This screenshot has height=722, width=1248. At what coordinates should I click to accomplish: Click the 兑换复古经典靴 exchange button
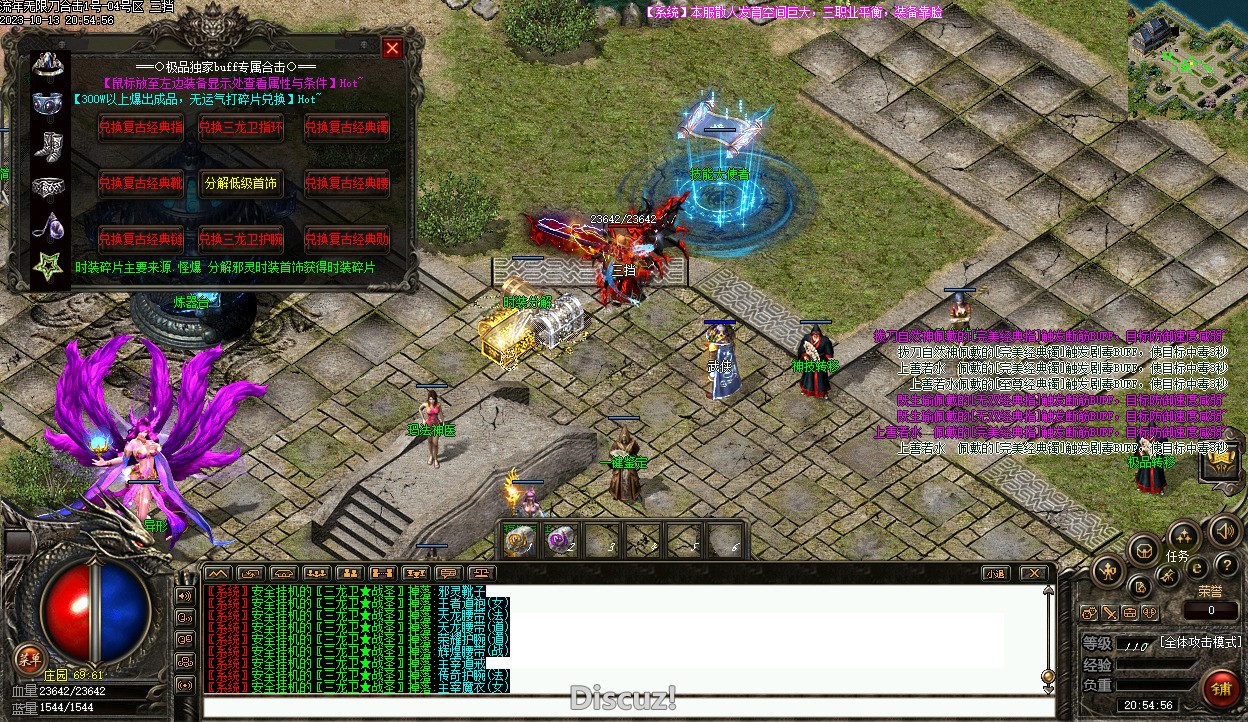pos(141,184)
